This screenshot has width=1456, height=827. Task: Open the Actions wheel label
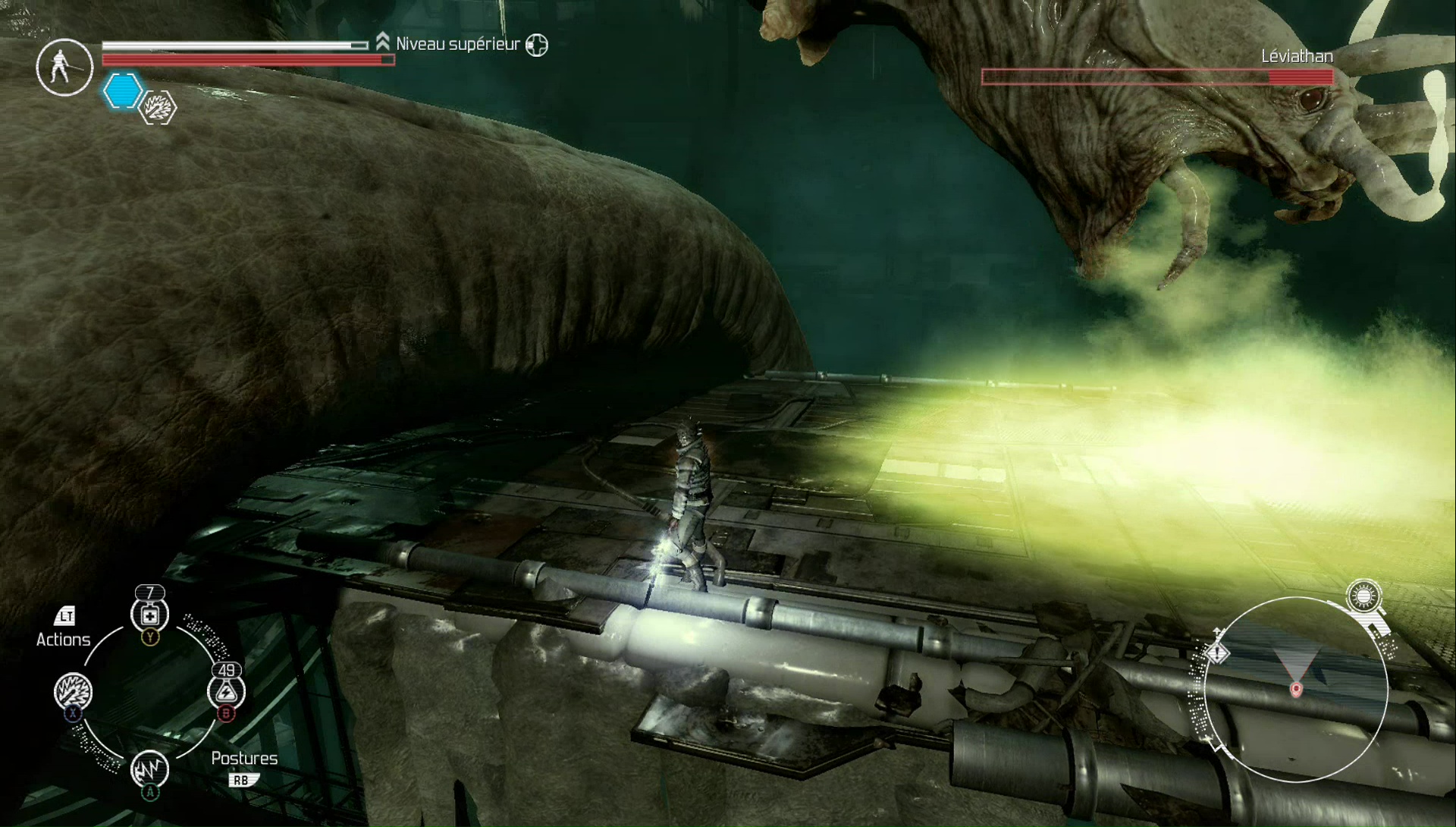click(64, 639)
